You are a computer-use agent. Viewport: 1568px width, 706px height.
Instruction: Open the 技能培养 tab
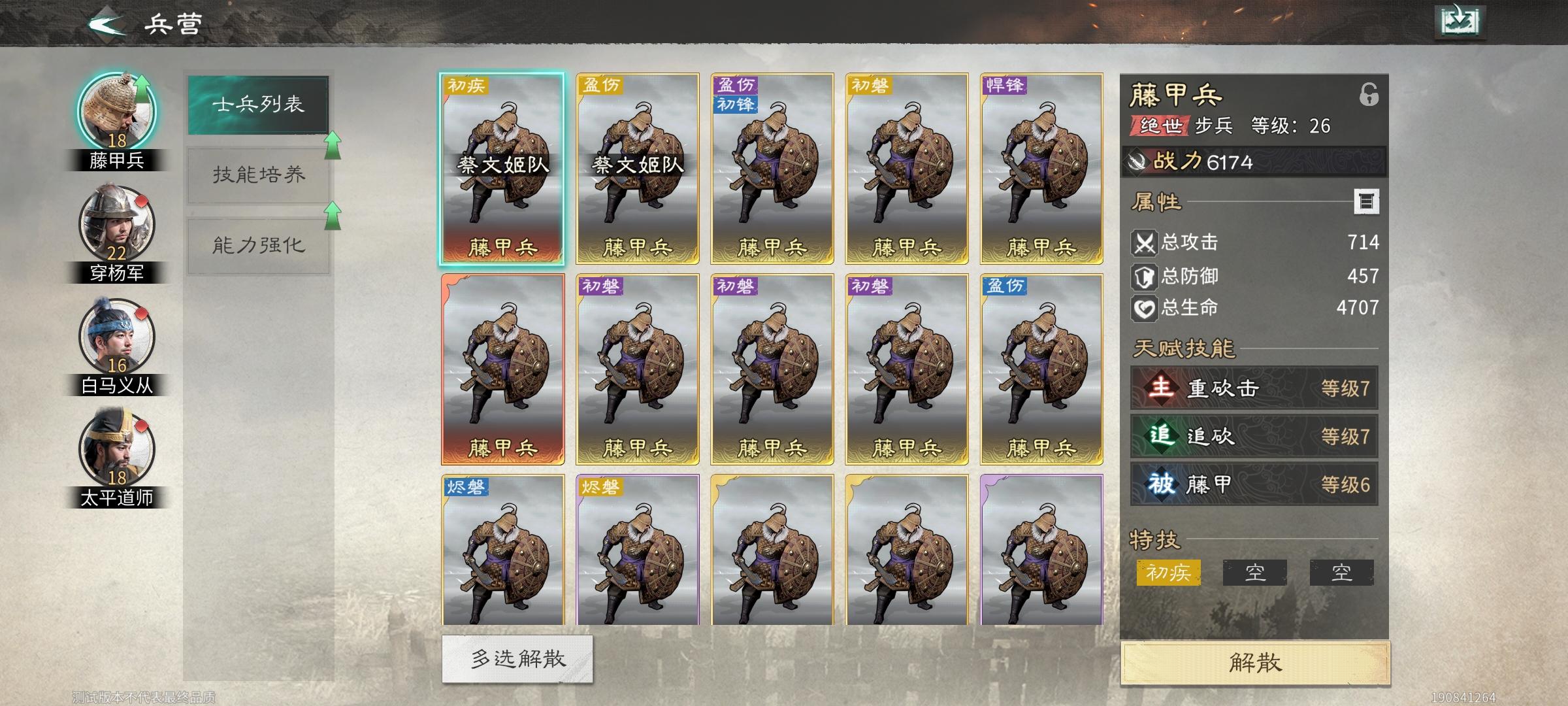tap(259, 175)
